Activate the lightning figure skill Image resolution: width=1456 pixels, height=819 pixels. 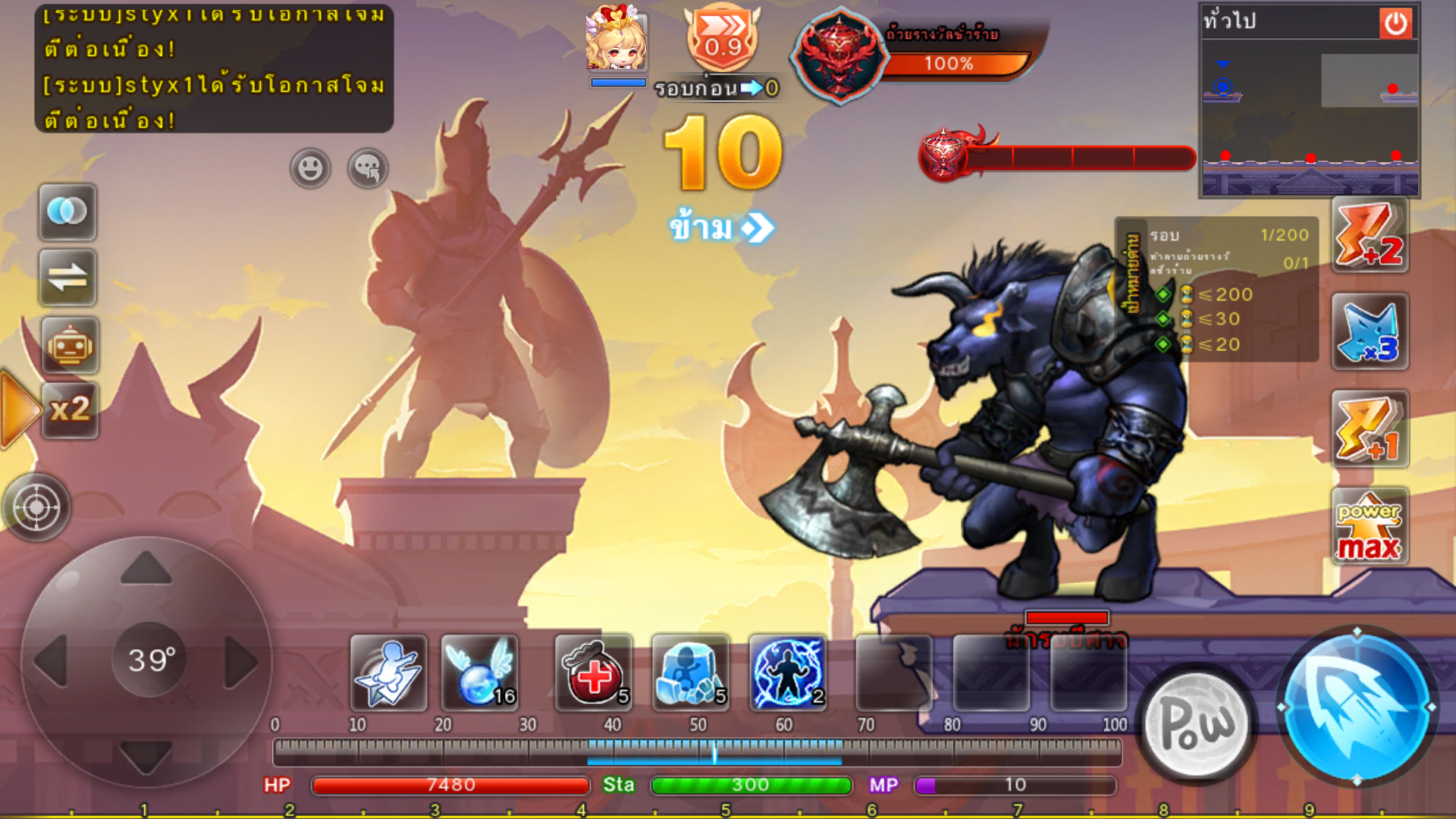tap(787, 673)
